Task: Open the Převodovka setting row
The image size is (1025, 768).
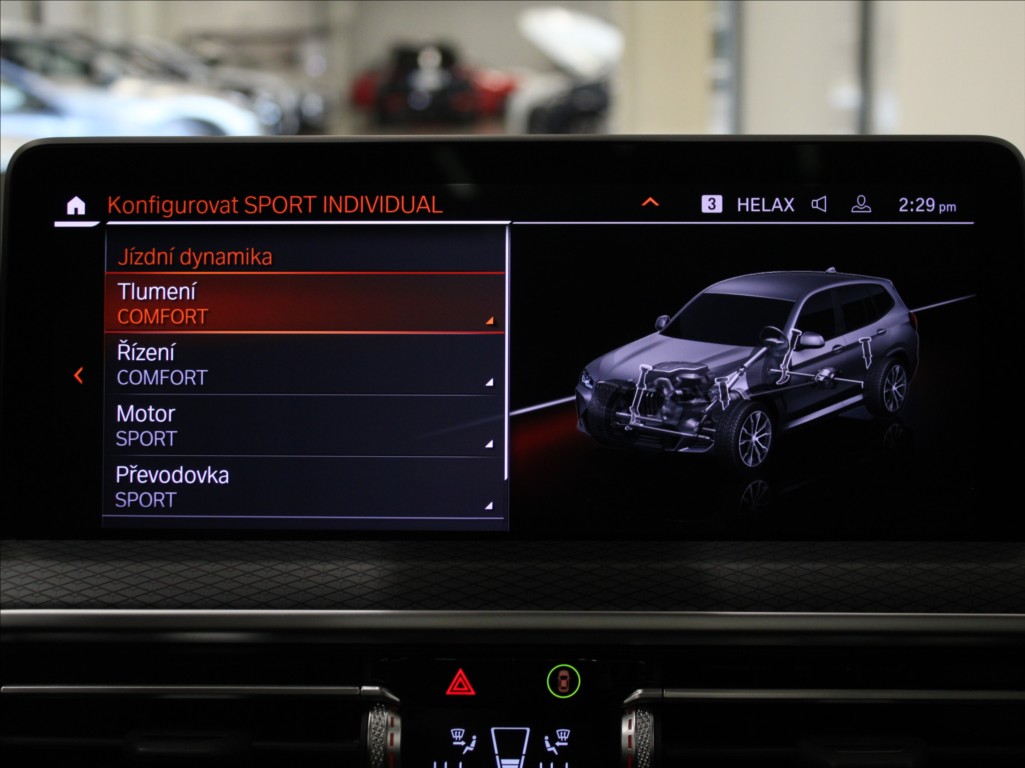Action: (304, 487)
